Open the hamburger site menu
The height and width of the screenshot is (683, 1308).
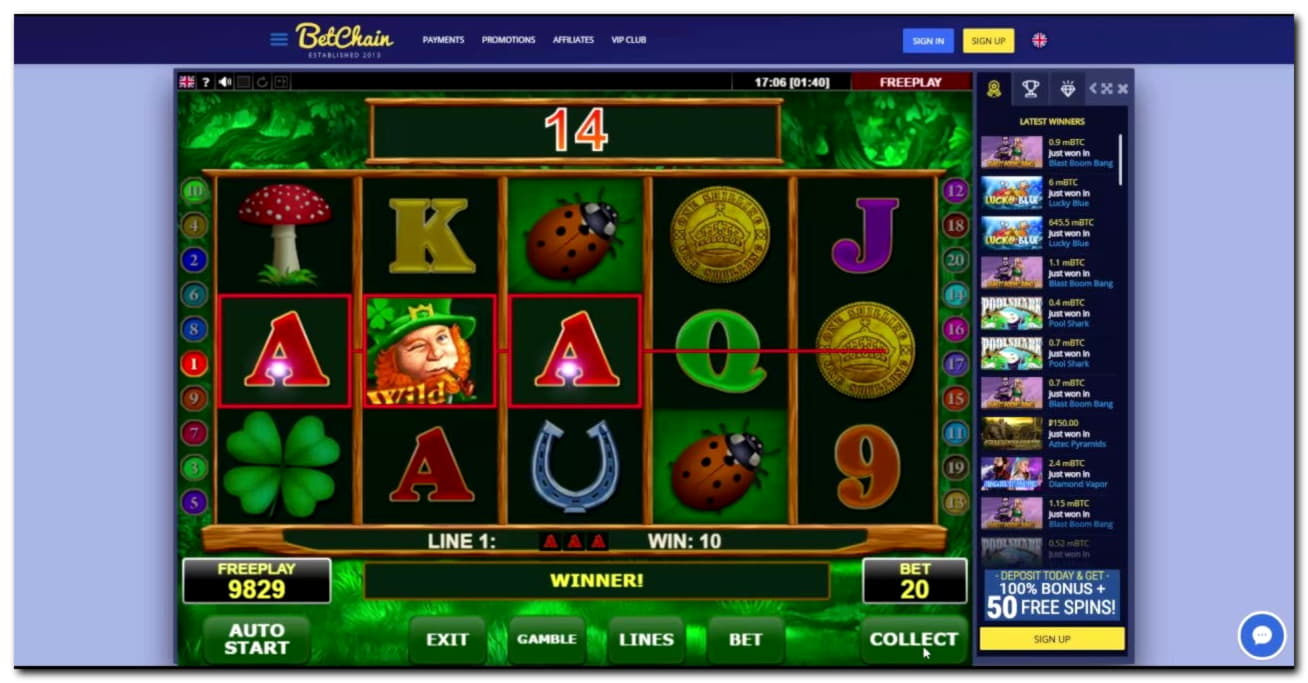(279, 40)
